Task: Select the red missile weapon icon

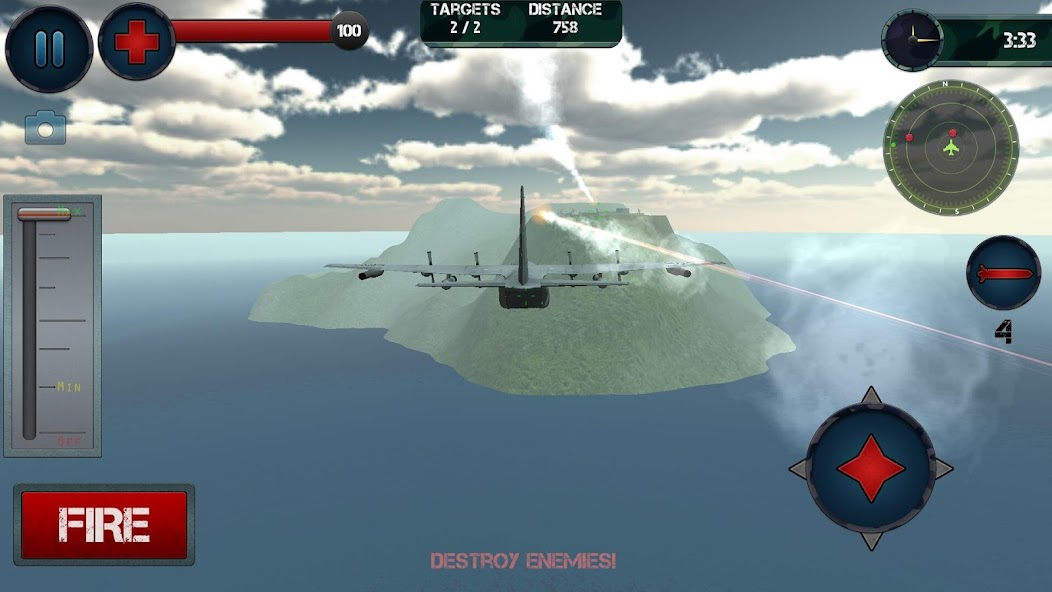Action: 1002,273
